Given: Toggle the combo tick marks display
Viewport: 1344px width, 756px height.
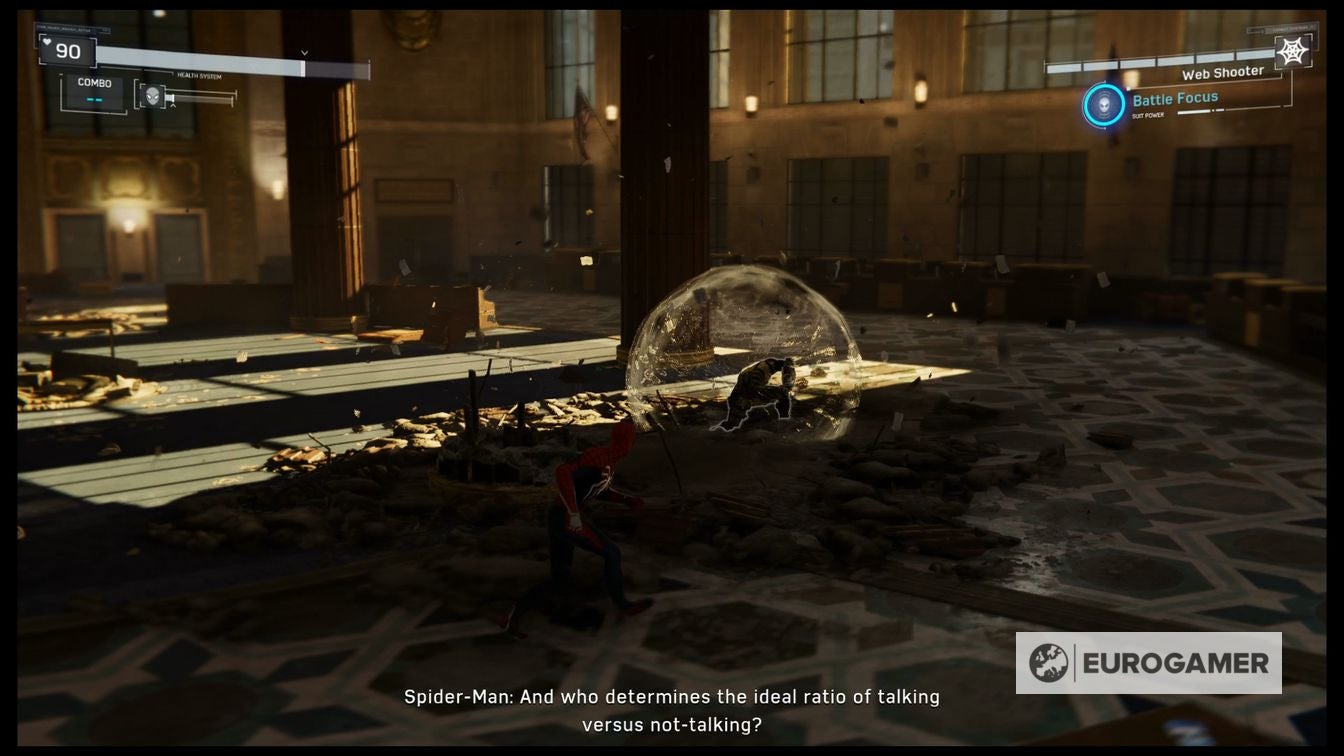Looking at the screenshot, I should 93,99.
